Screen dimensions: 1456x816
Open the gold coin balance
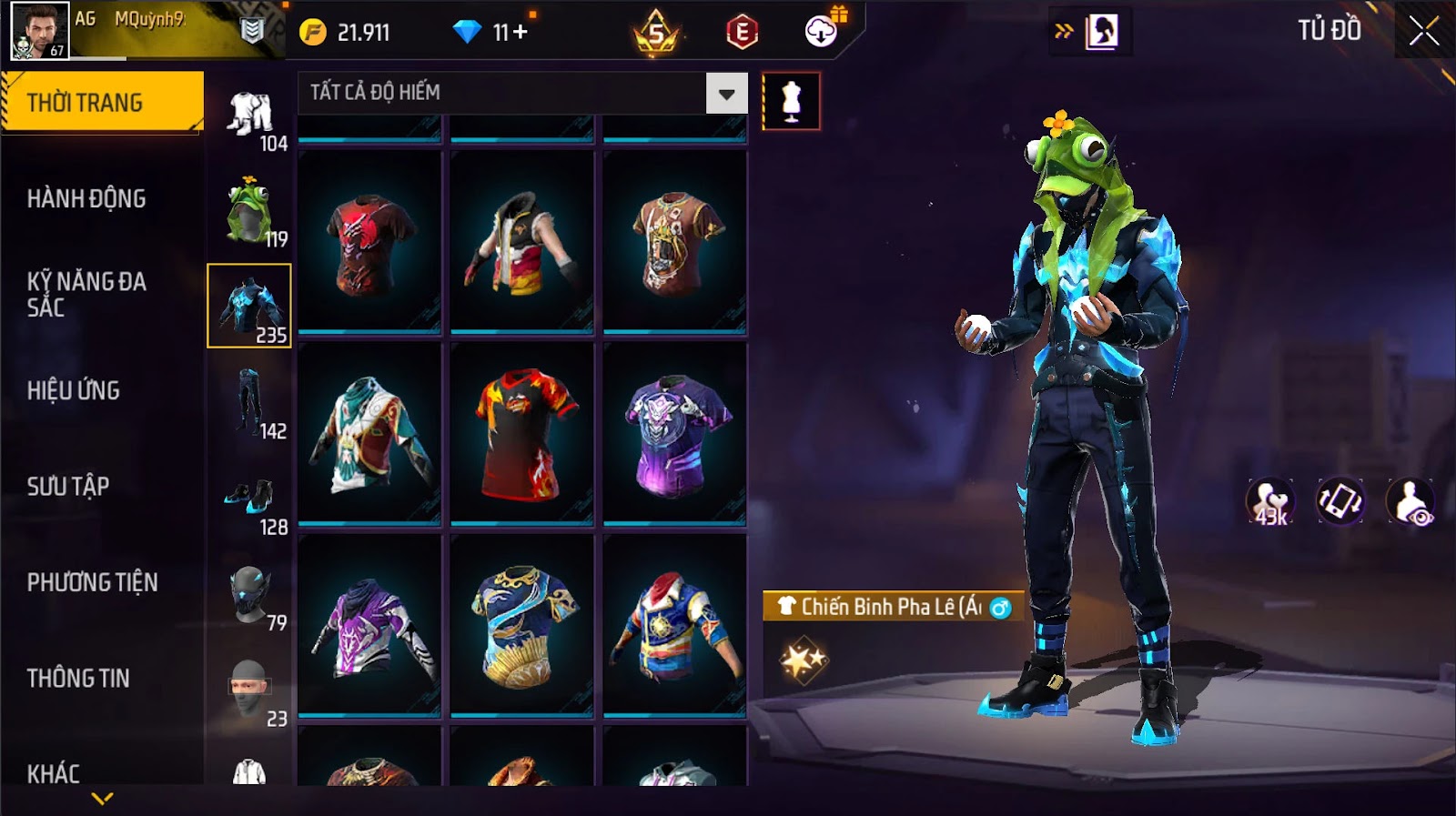click(346, 33)
